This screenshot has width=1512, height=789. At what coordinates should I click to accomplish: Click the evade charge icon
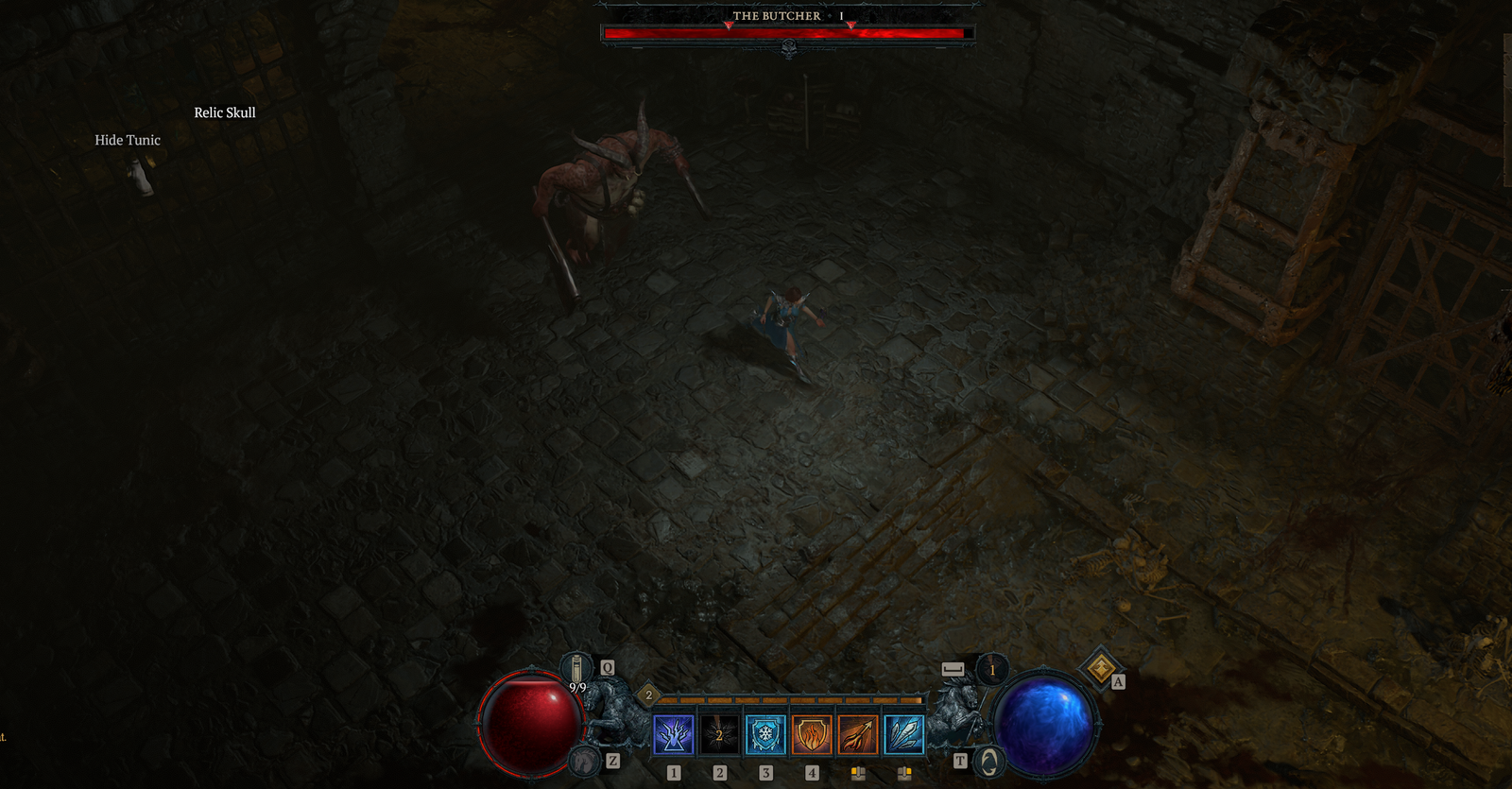click(x=992, y=670)
